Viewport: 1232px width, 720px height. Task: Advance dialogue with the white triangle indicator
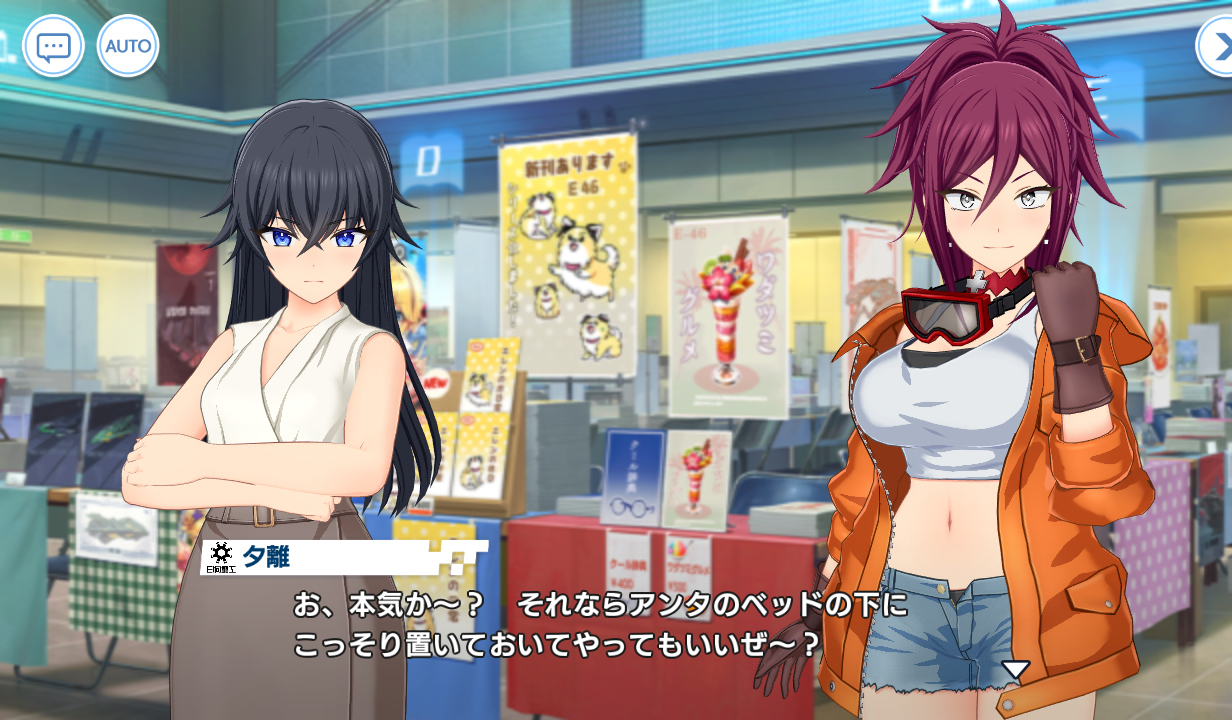coord(1016,669)
